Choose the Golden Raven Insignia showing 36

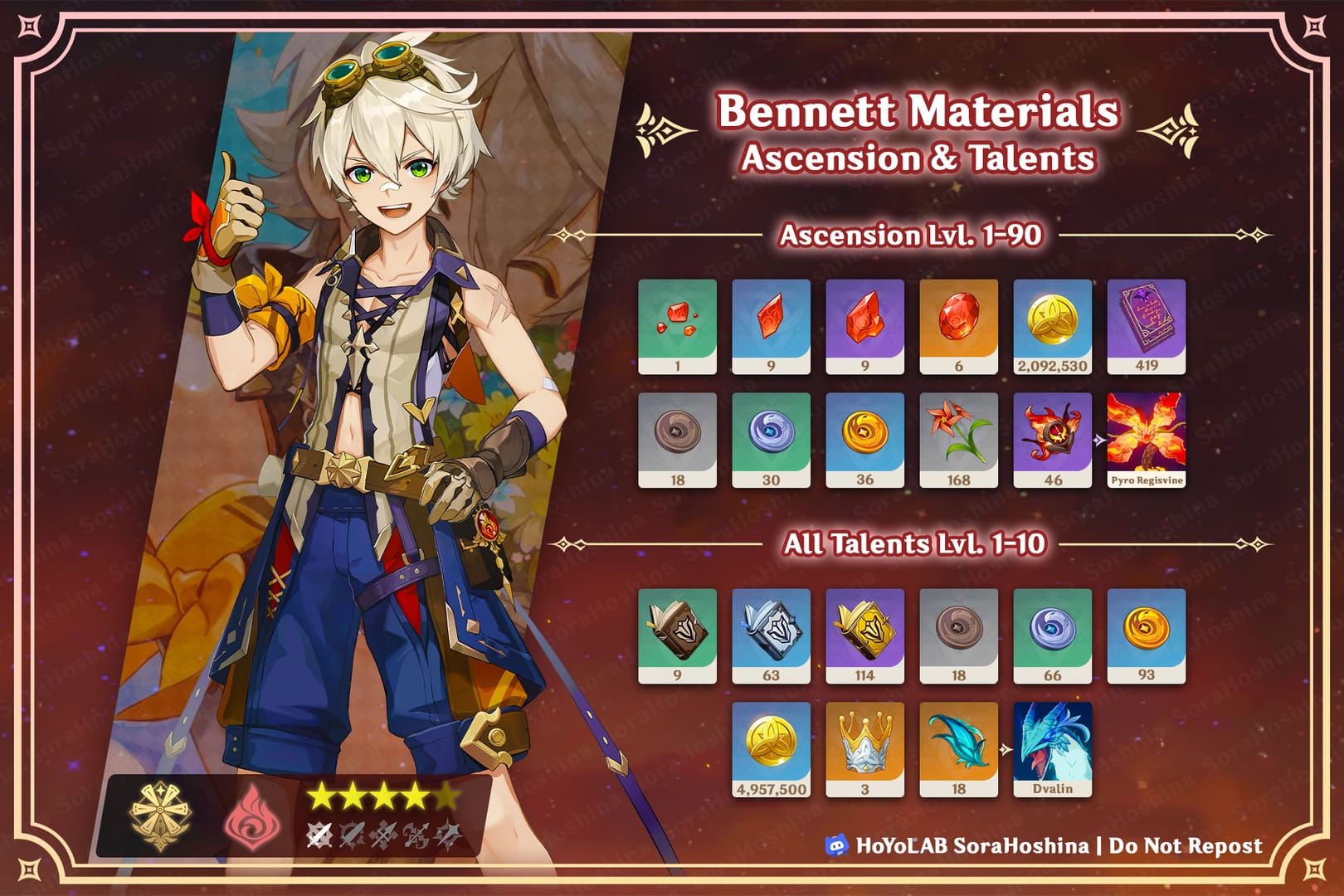(864, 440)
